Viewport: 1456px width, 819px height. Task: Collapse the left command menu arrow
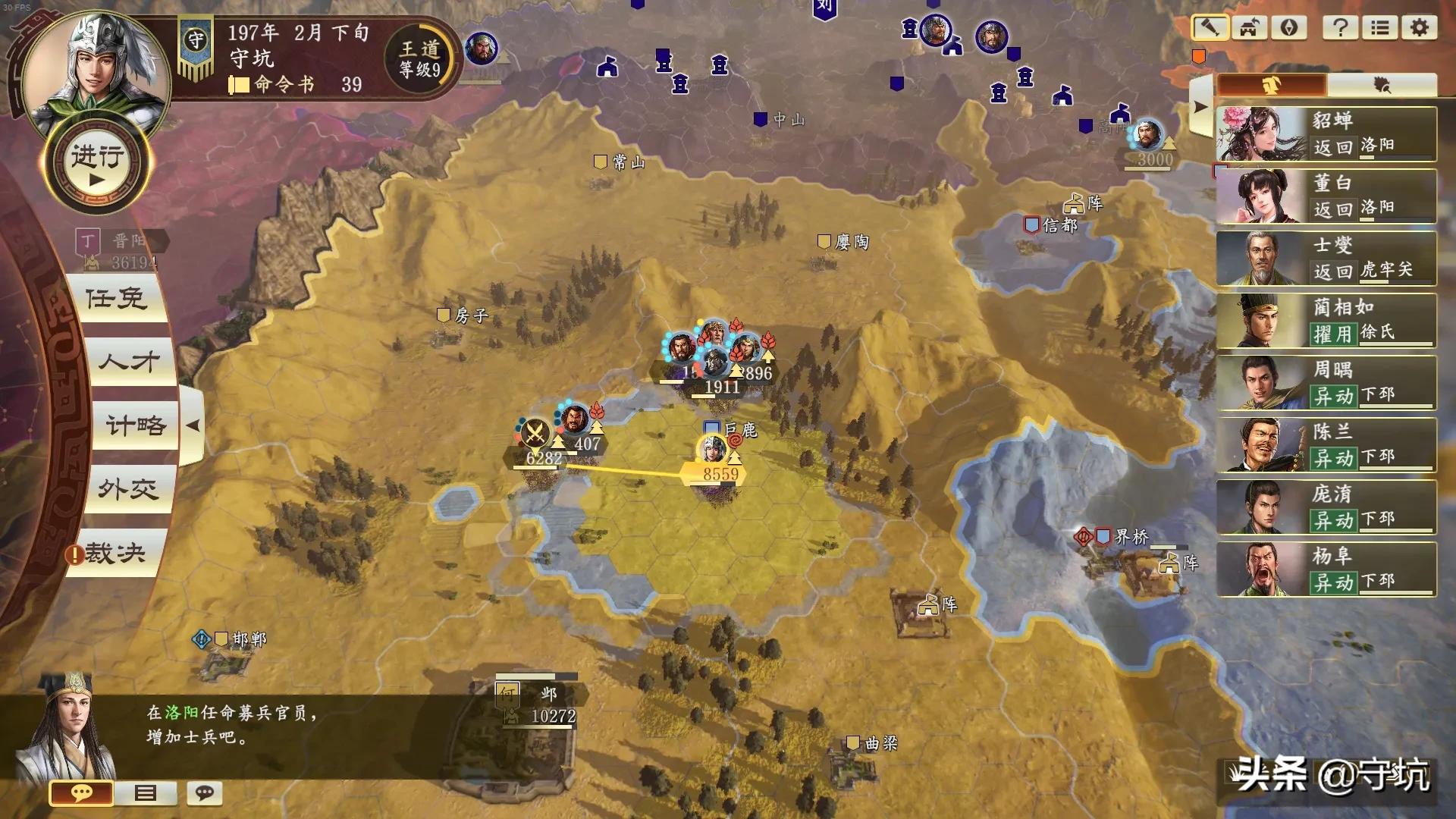193,425
